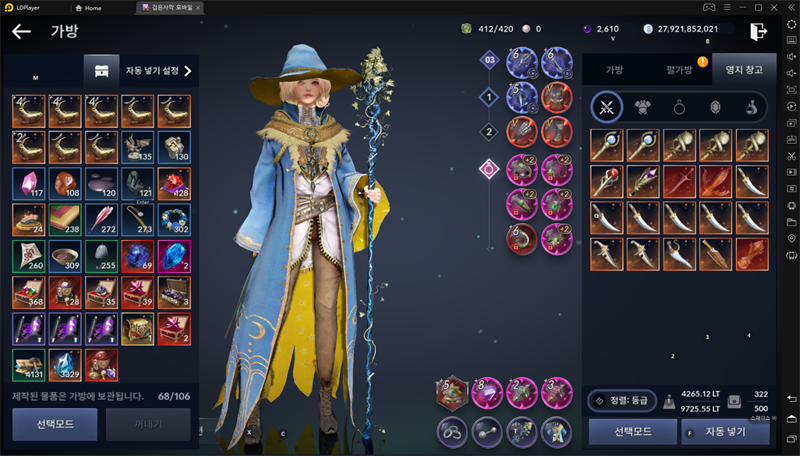Change sorting with 정렬: 등급 button

(622, 400)
